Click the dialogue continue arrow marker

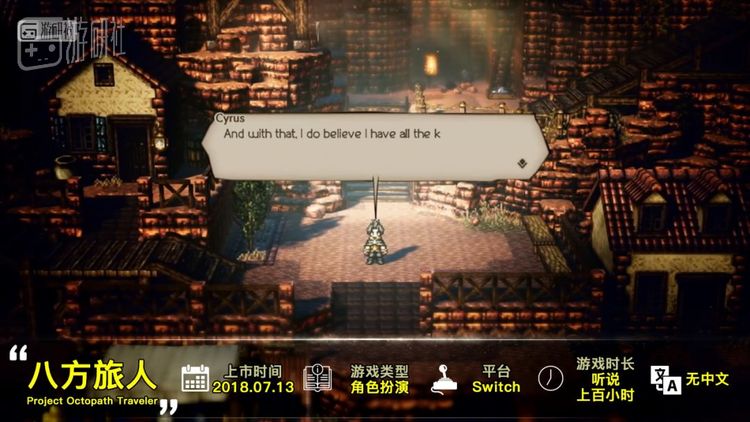(x=522, y=160)
